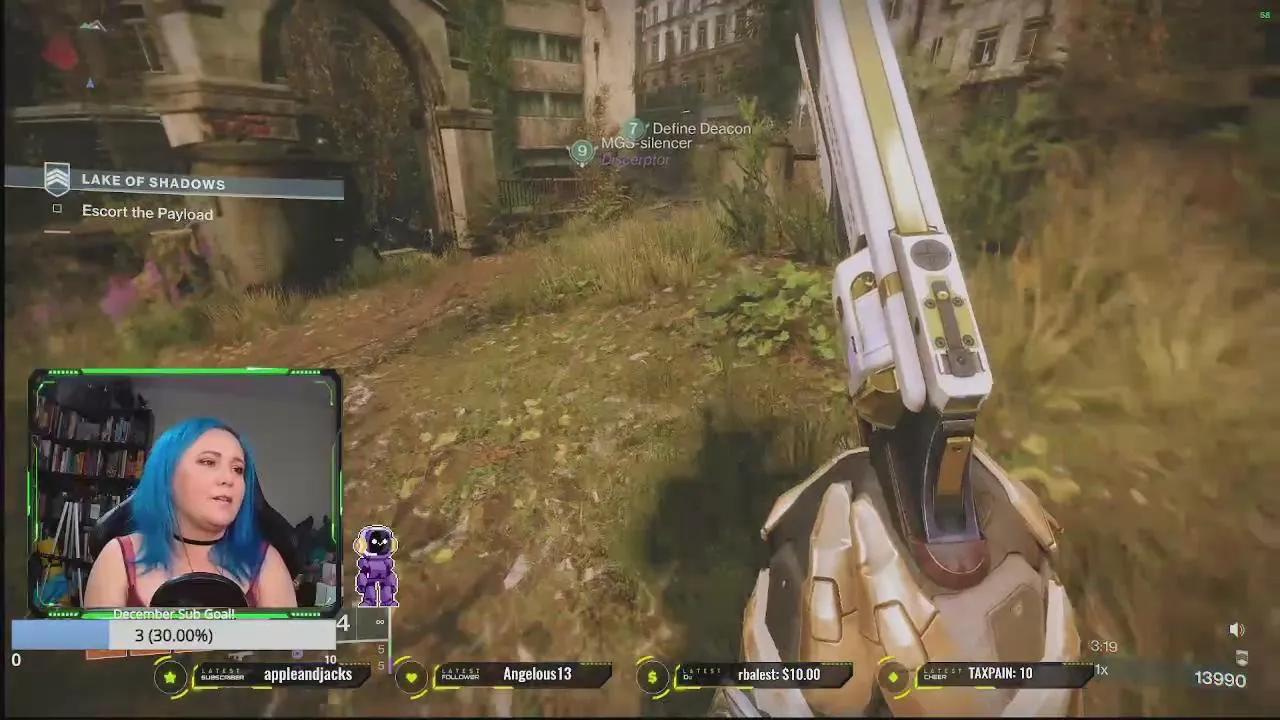This screenshot has width=1280, height=720.
Task: Click the Lake of Shadows banner icon
Action: point(57,180)
